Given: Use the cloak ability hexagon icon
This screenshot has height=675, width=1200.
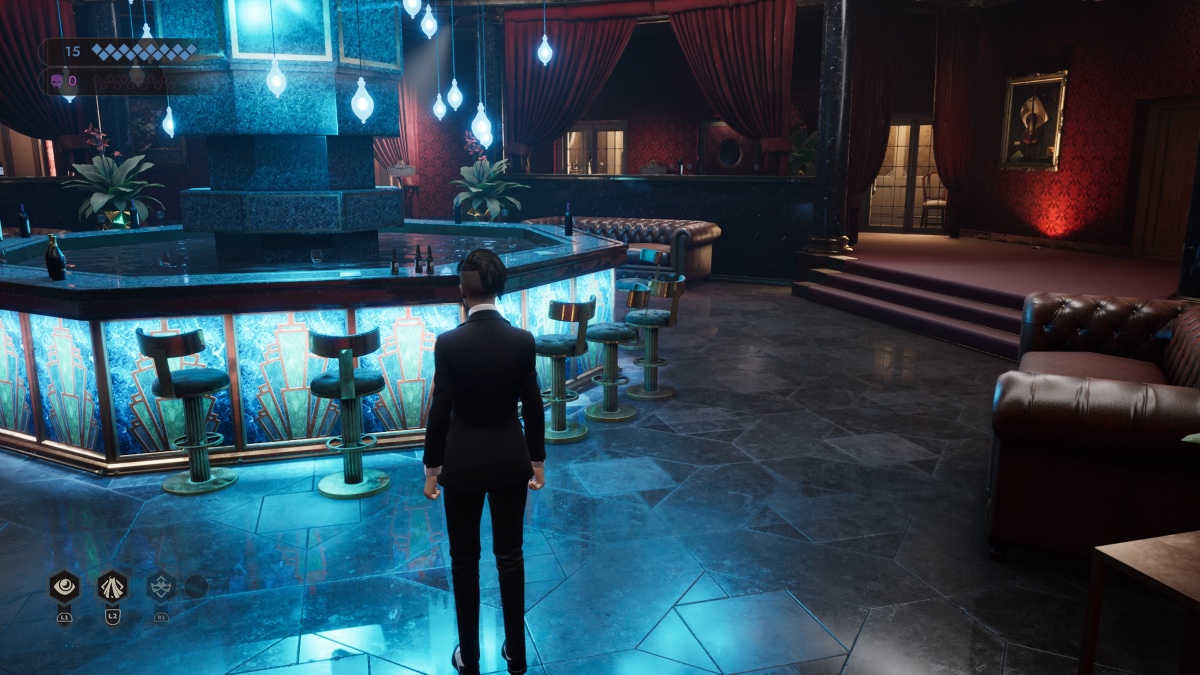Looking at the screenshot, I should point(112,587).
